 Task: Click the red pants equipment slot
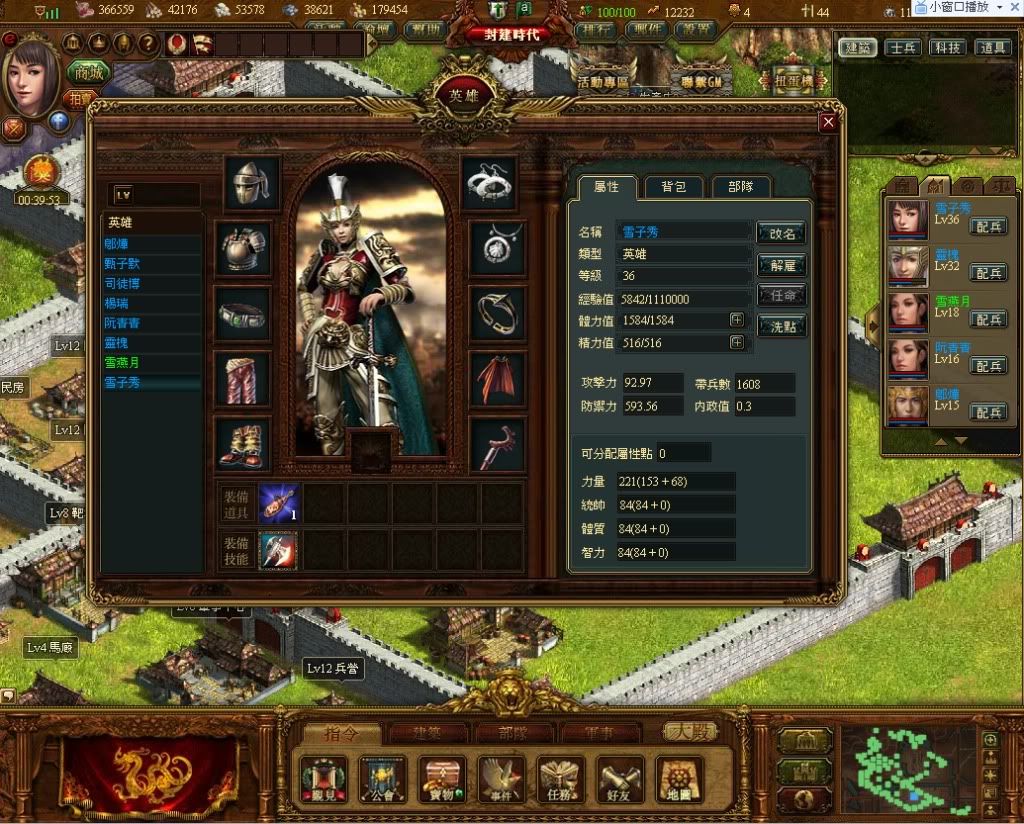pyautogui.click(x=243, y=379)
